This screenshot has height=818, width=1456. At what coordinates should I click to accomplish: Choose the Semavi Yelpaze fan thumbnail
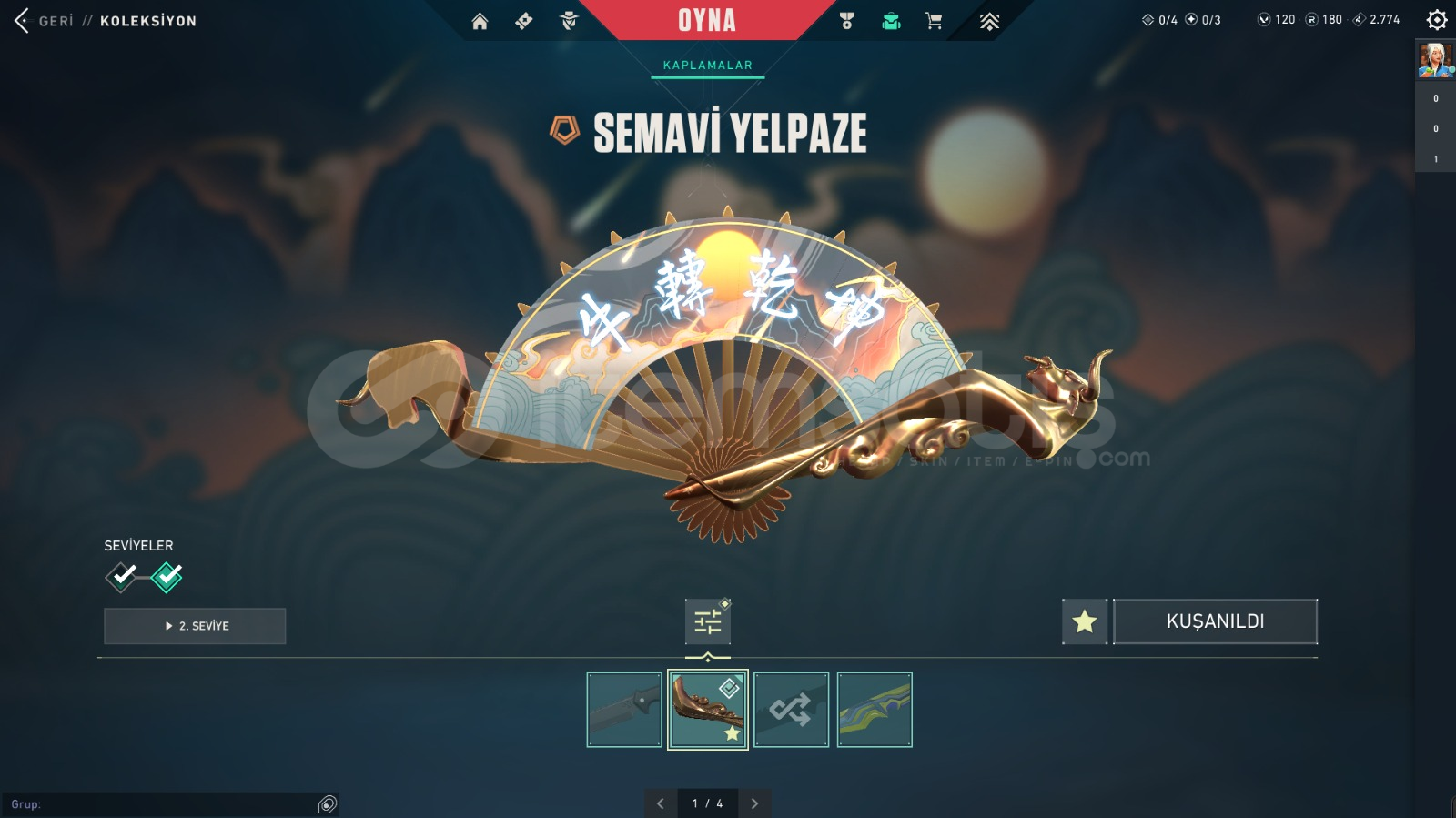point(707,710)
